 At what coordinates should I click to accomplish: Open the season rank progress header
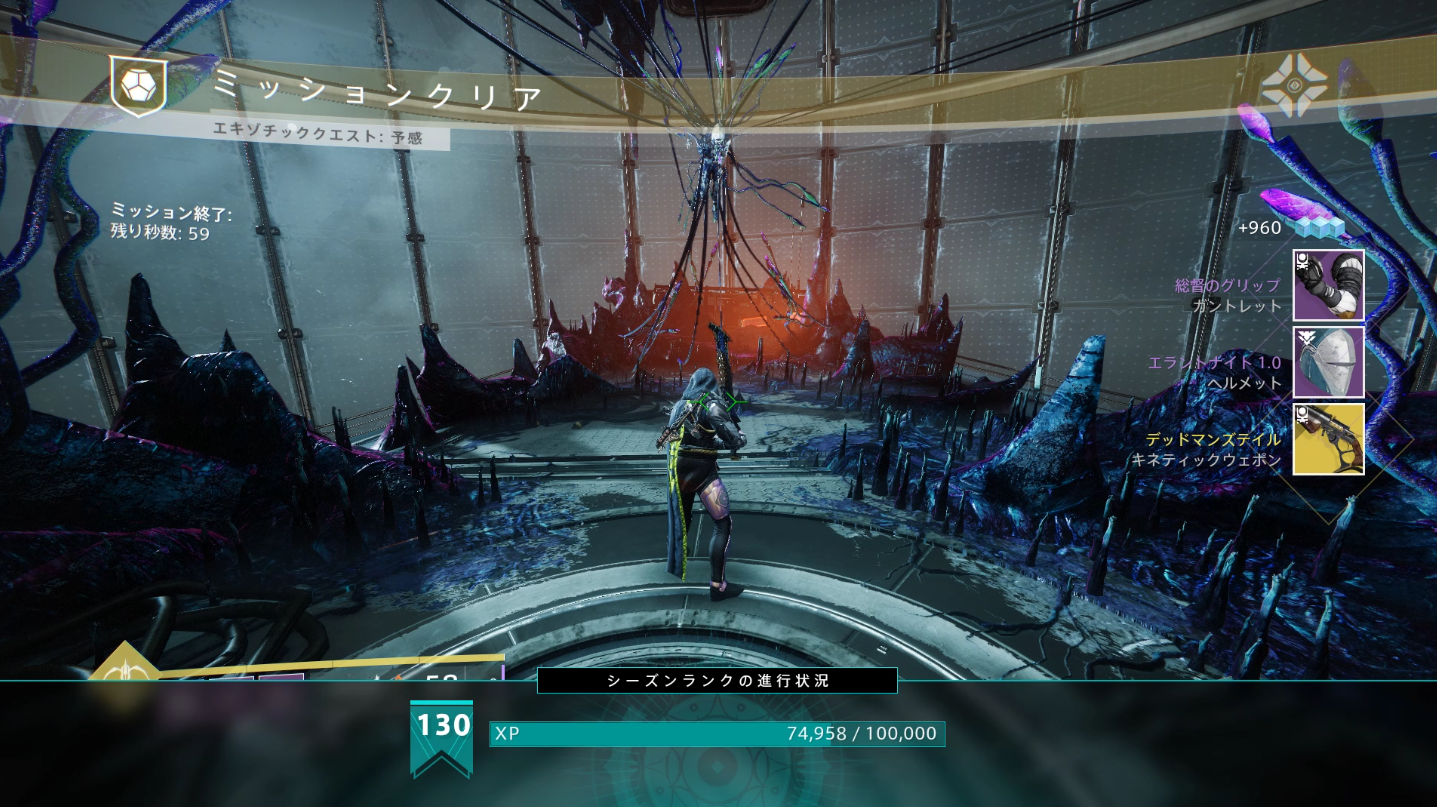click(717, 681)
